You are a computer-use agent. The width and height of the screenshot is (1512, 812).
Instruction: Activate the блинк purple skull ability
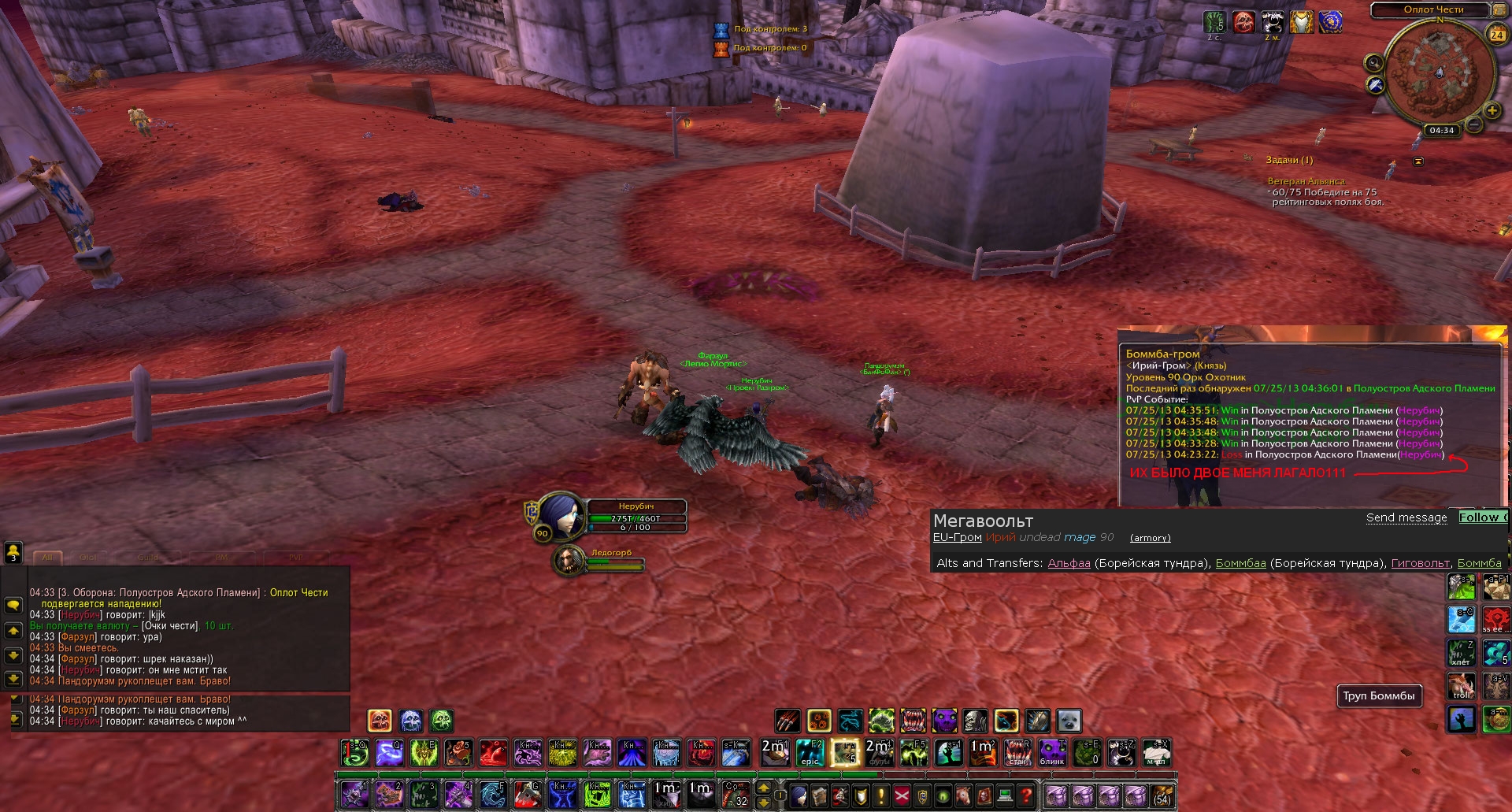point(1052,752)
